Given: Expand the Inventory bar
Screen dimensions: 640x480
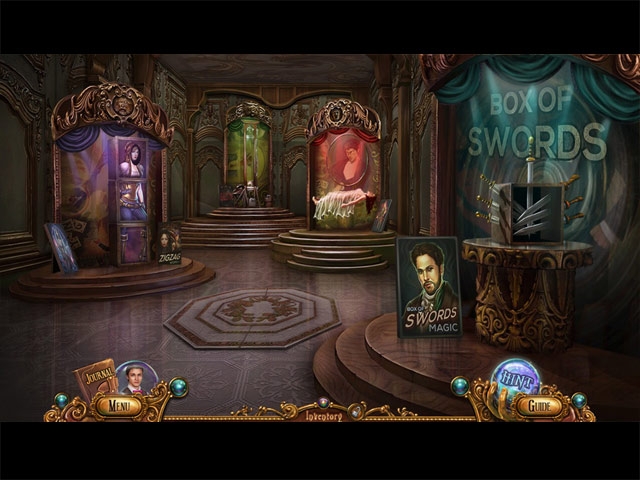Looking at the screenshot, I should tap(323, 415).
